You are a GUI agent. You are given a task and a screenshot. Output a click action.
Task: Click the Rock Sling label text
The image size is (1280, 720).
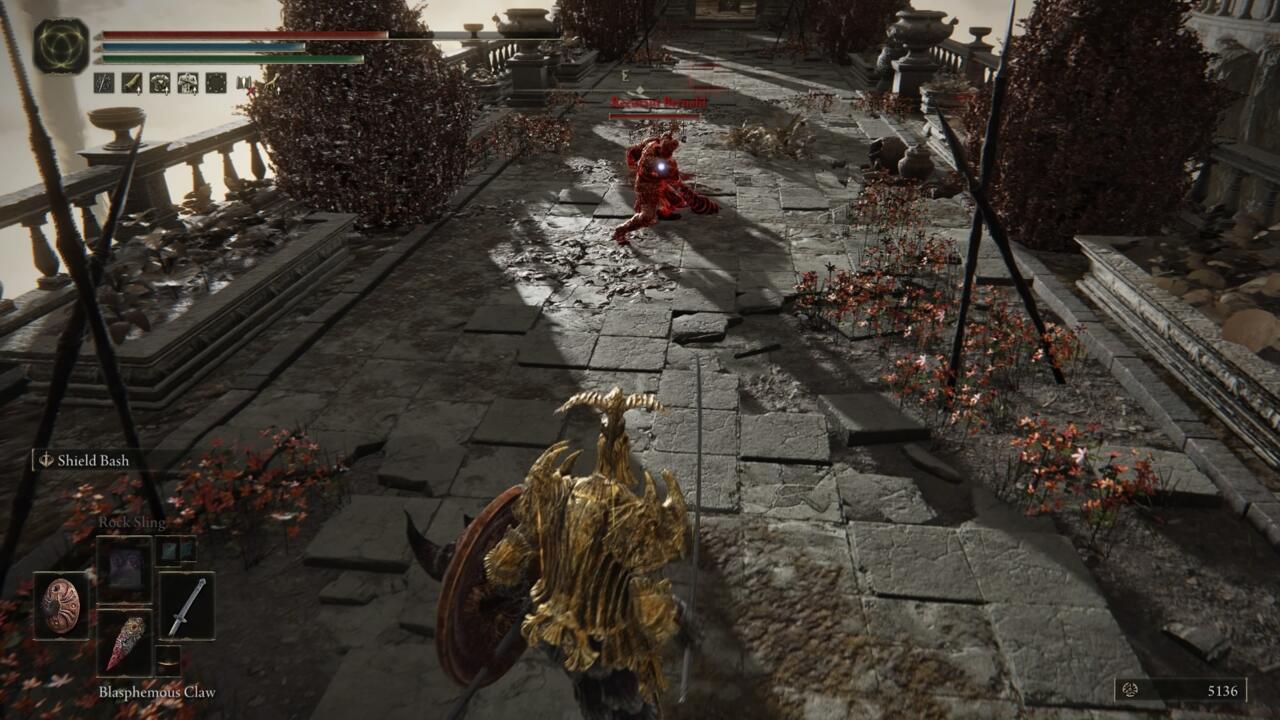(x=132, y=521)
